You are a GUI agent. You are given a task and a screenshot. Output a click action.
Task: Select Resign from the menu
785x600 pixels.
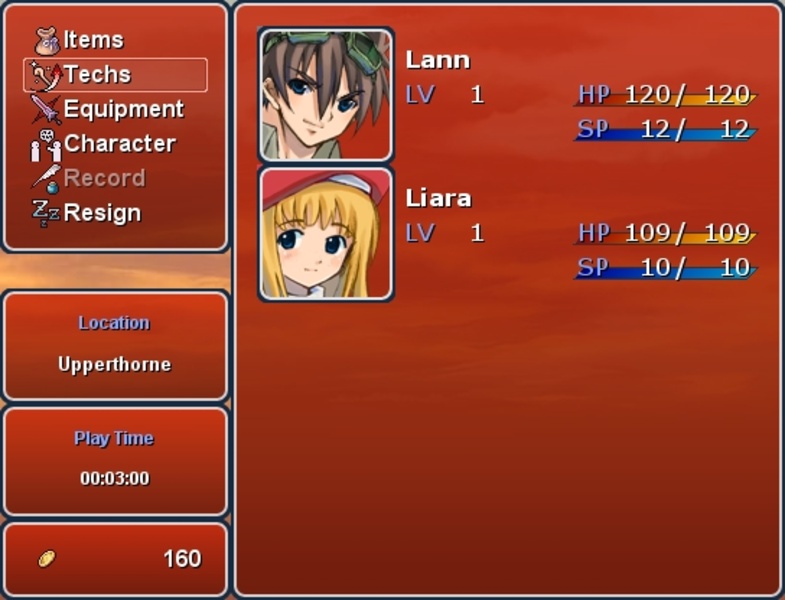coord(101,213)
